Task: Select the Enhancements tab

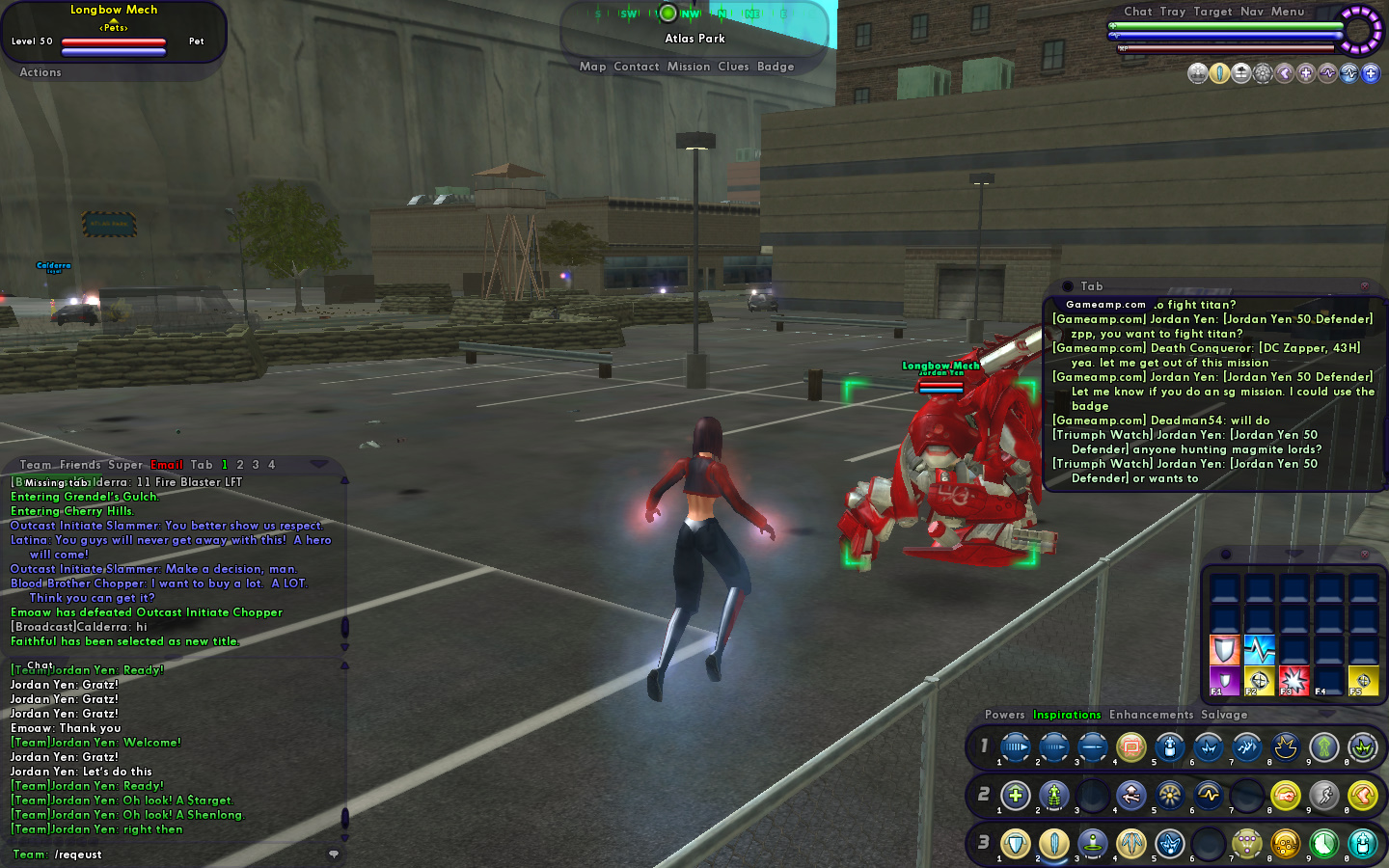Action: [x=1151, y=715]
